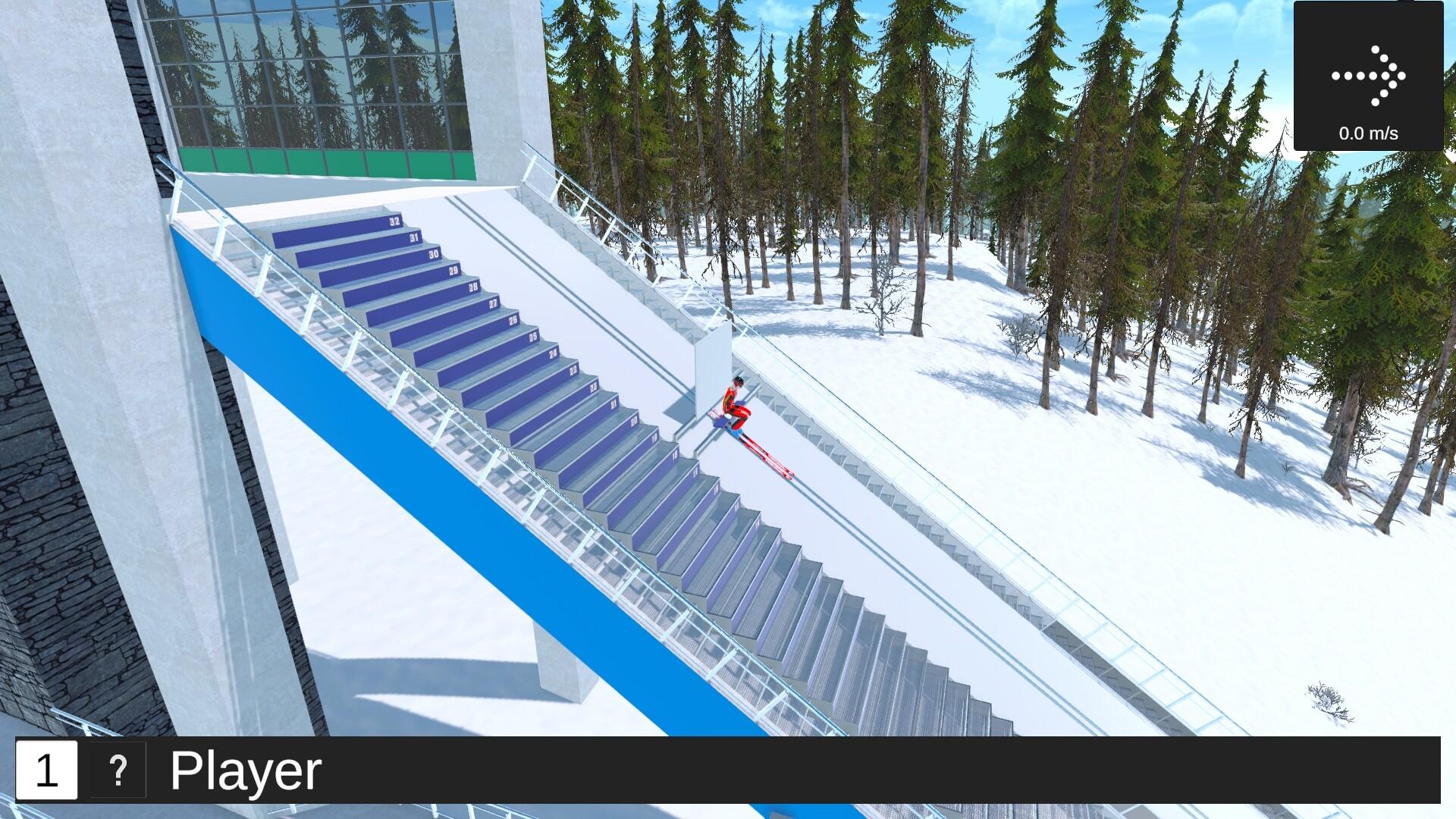
Task: Click the wind direction arrow icon
Action: coord(1370,74)
